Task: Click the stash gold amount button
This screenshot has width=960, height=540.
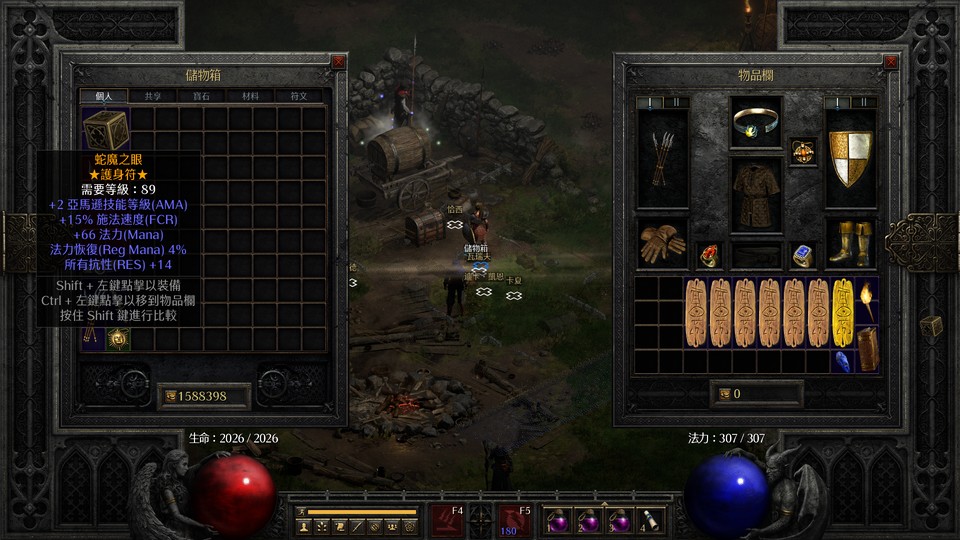Action: [x=203, y=396]
